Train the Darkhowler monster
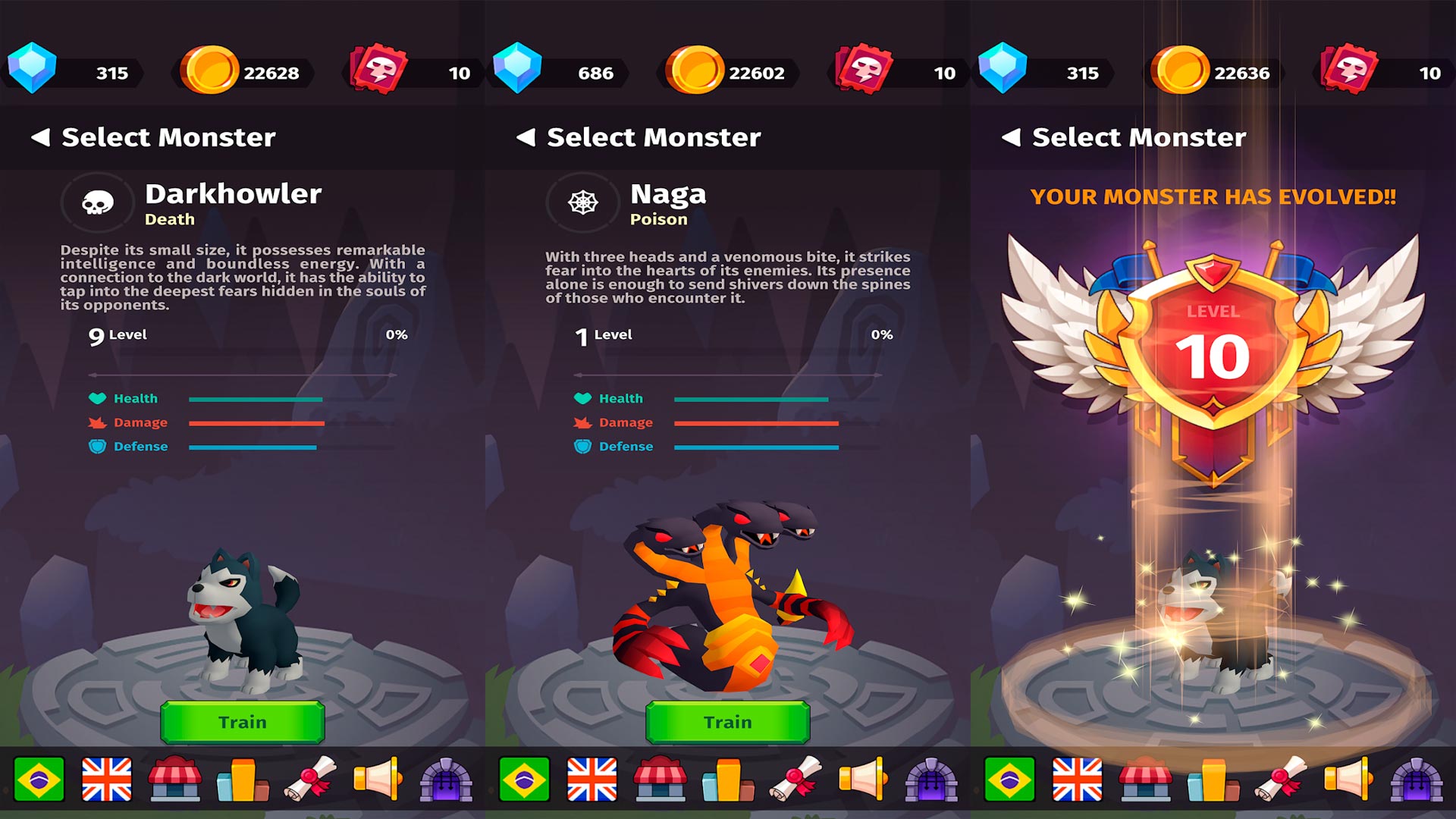The height and width of the screenshot is (819, 1456). (x=243, y=722)
